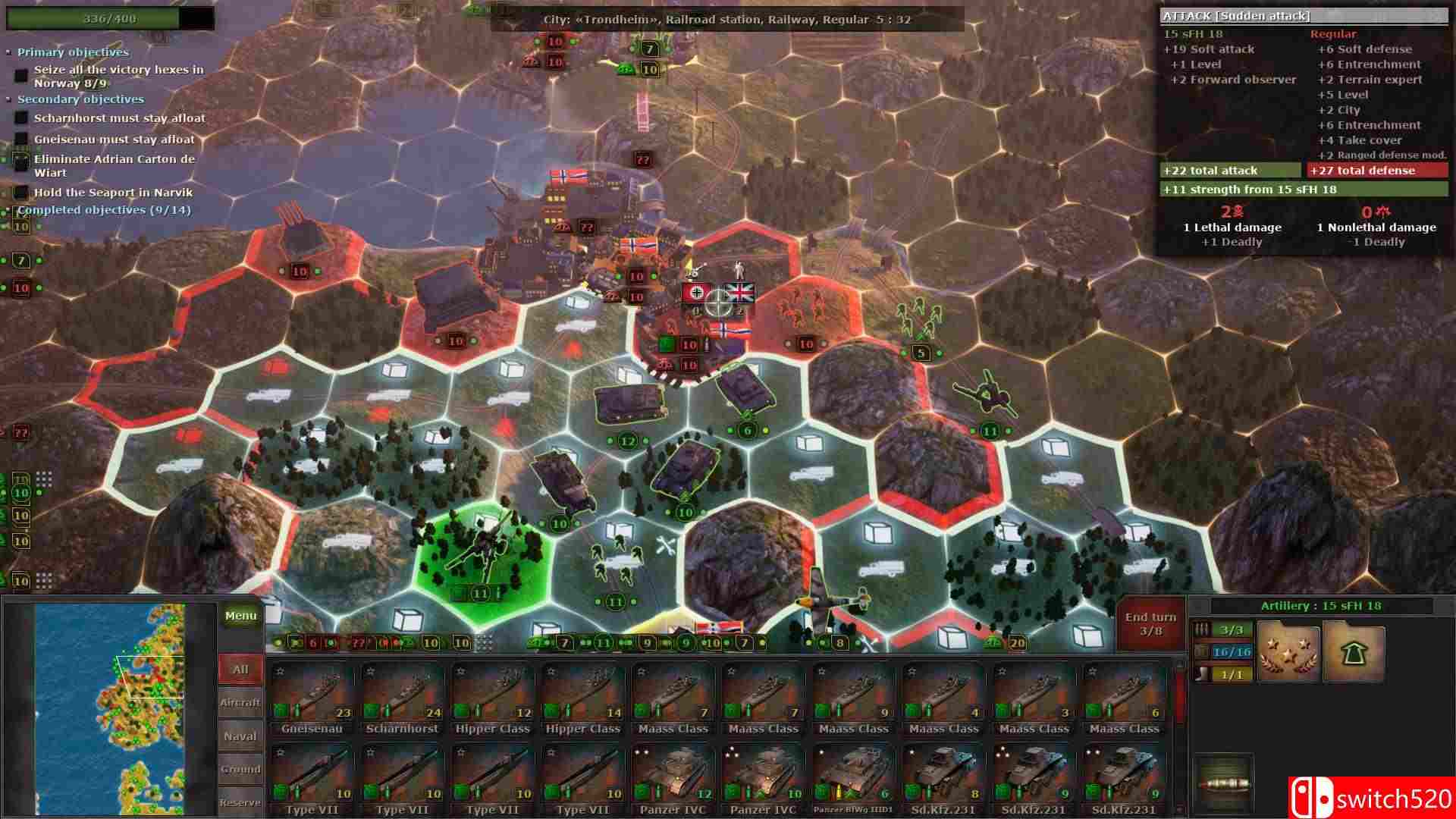Check the Hold the Seaport in Narvik objective

[20, 192]
